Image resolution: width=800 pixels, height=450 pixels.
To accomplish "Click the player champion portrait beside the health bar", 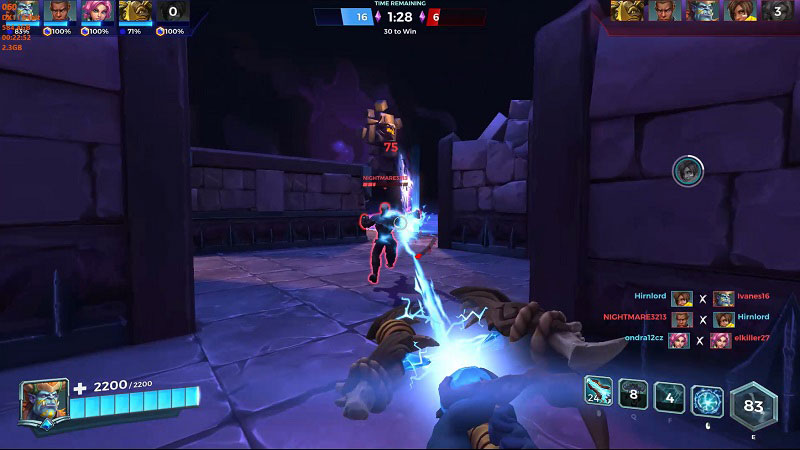I will click(x=43, y=400).
